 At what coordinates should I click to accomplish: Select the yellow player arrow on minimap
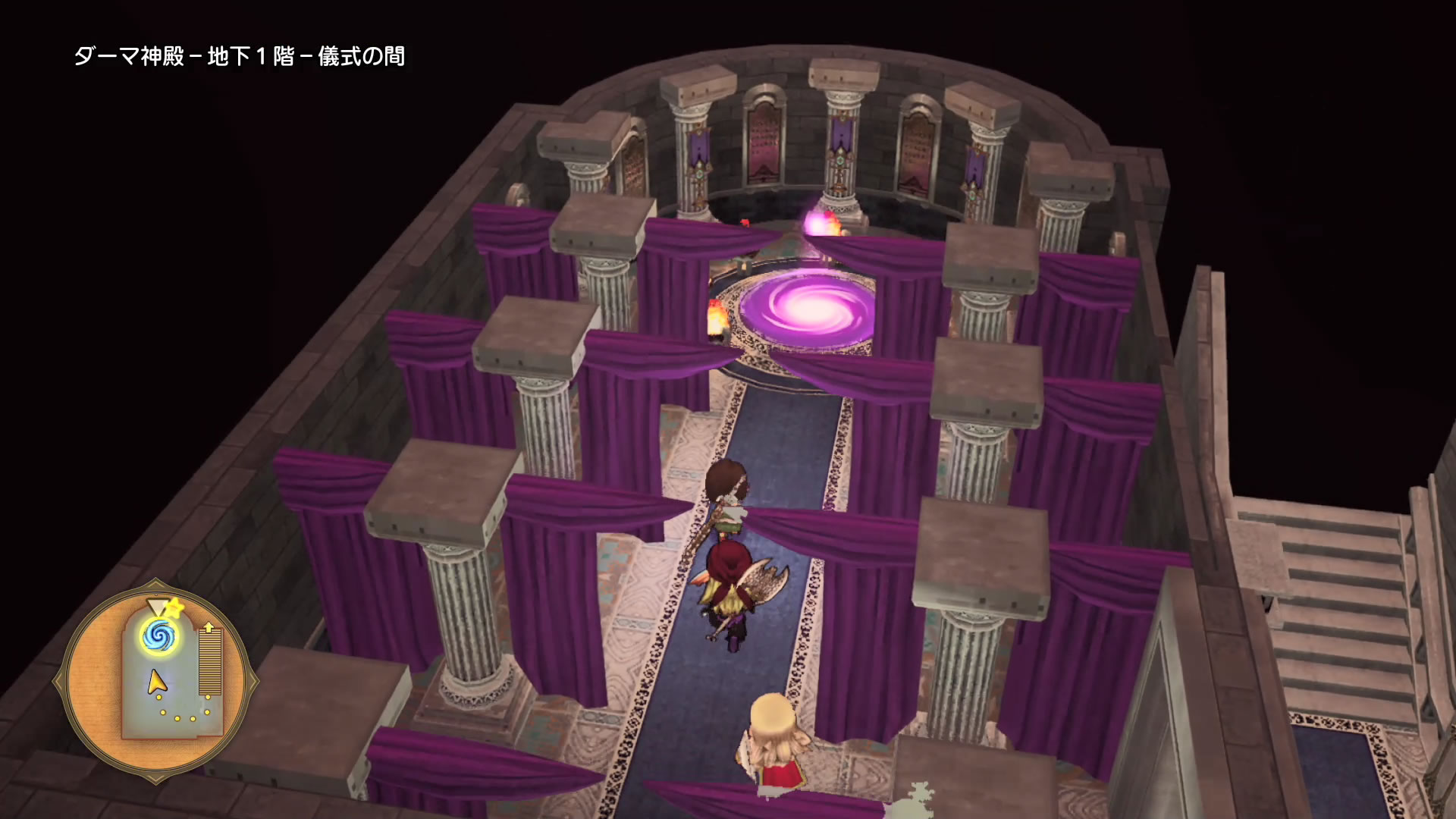point(156,682)
